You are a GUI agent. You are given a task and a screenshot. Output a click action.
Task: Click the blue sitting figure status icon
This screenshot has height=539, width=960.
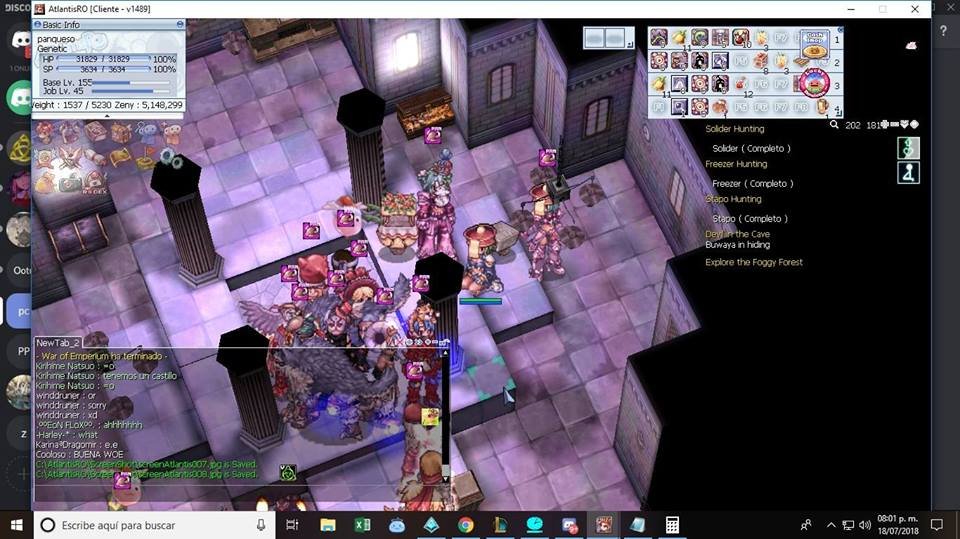tap(908, 172)
